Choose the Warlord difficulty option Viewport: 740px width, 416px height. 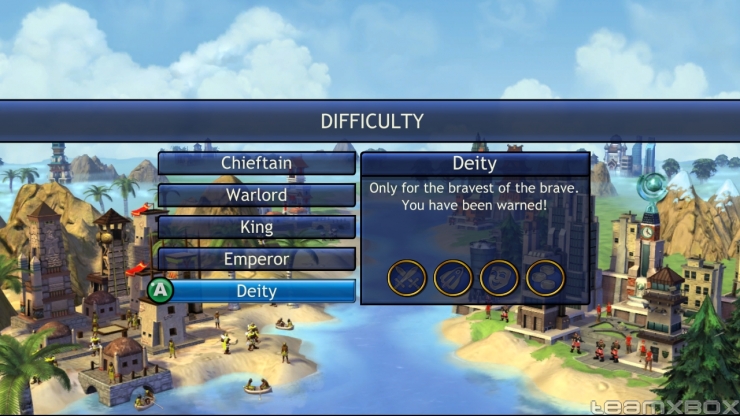256,194
